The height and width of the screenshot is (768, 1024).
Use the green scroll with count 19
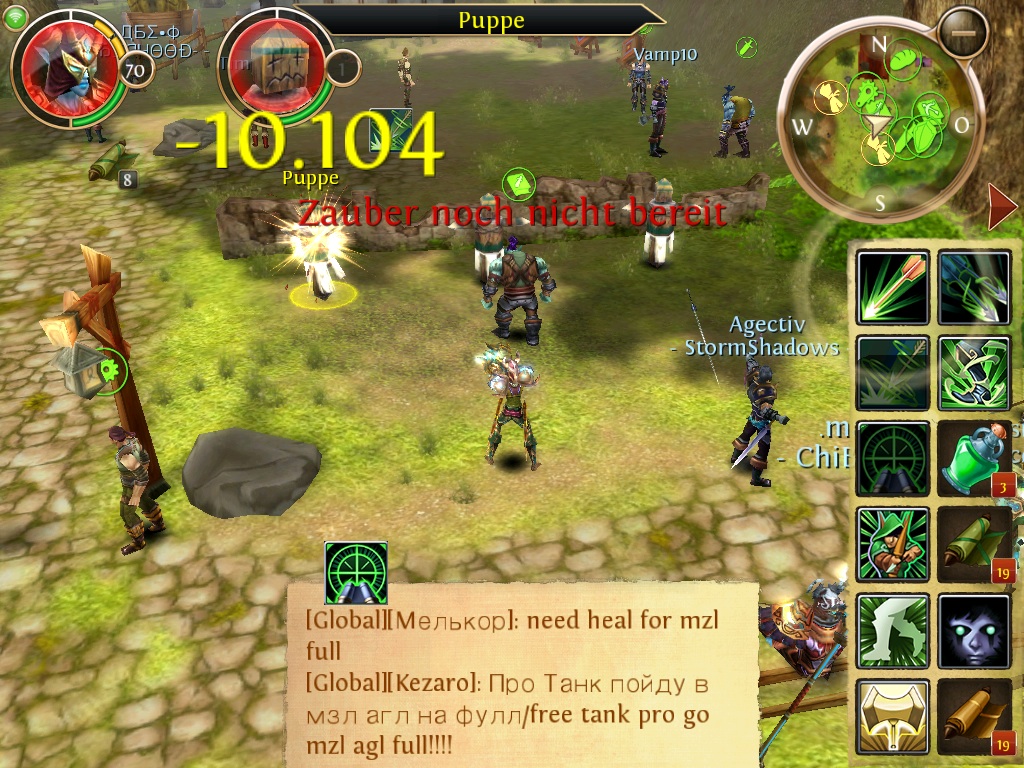(x=974, y=545)
